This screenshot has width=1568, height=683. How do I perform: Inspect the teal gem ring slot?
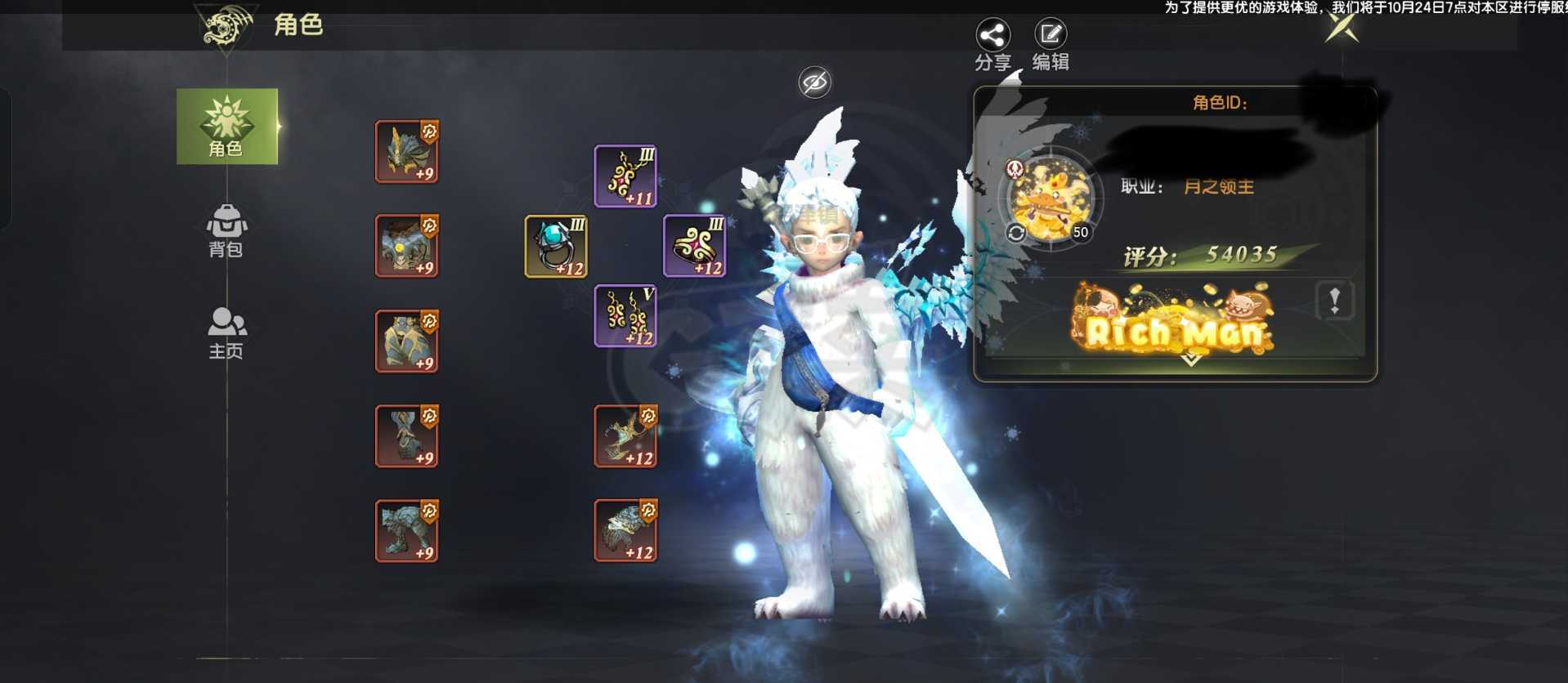coord(556,246)
